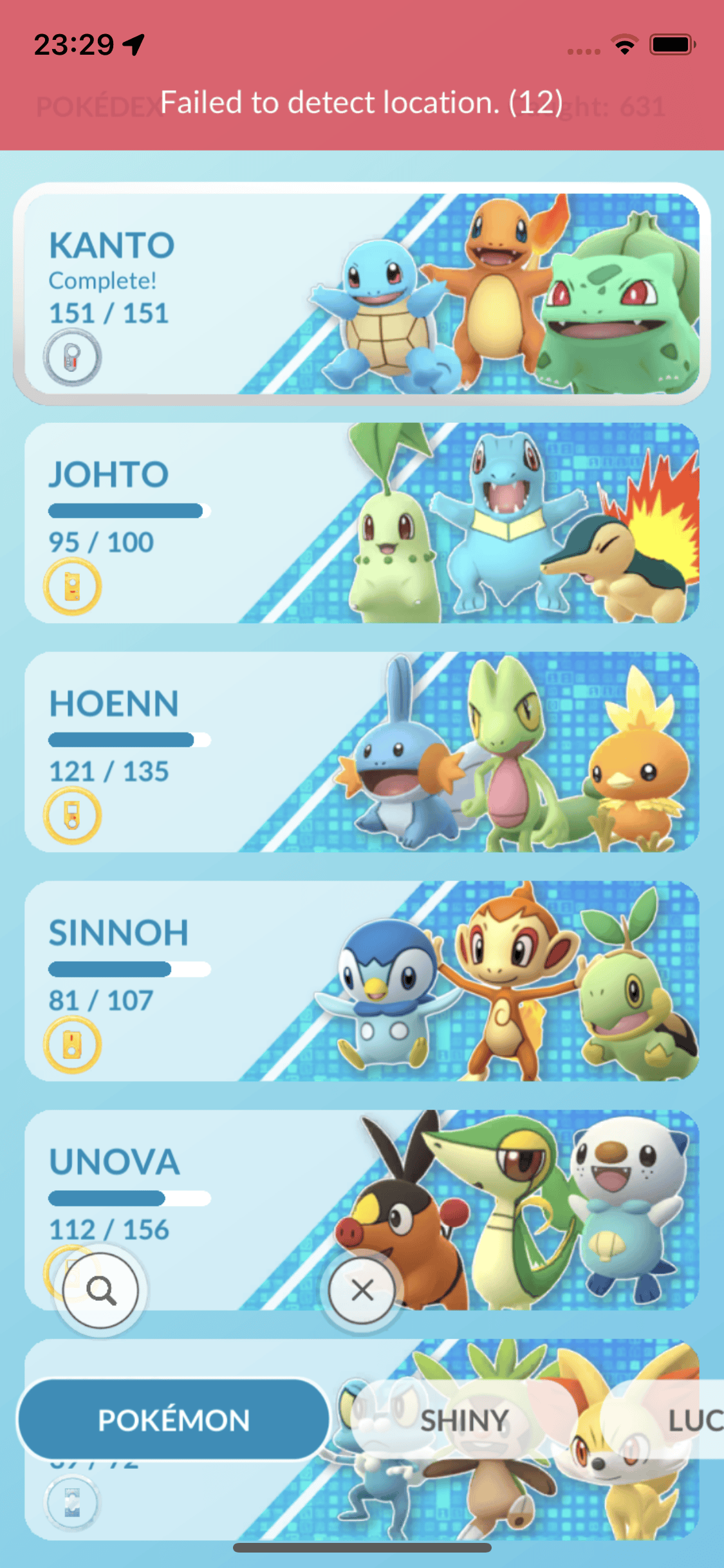Open the search magnifying glass button
724x1568 pixels.
click(x=101, y=1289)
